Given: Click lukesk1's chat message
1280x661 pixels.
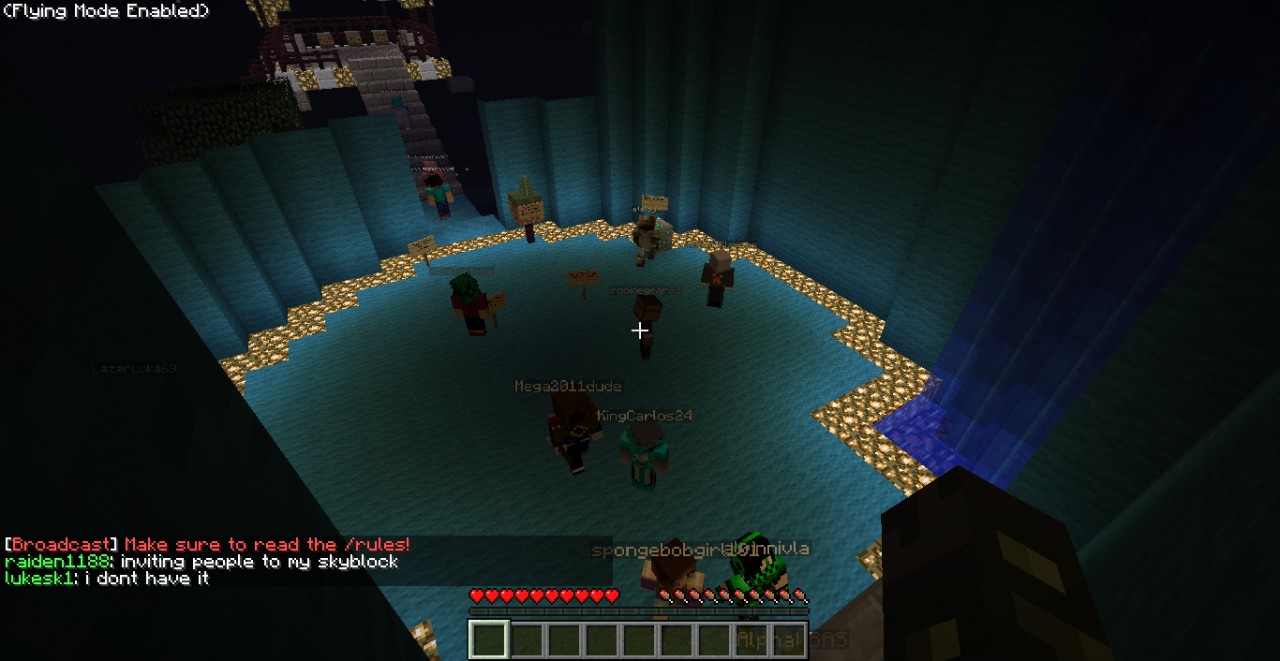Looking at the screenshot, I should click(107, 579).
